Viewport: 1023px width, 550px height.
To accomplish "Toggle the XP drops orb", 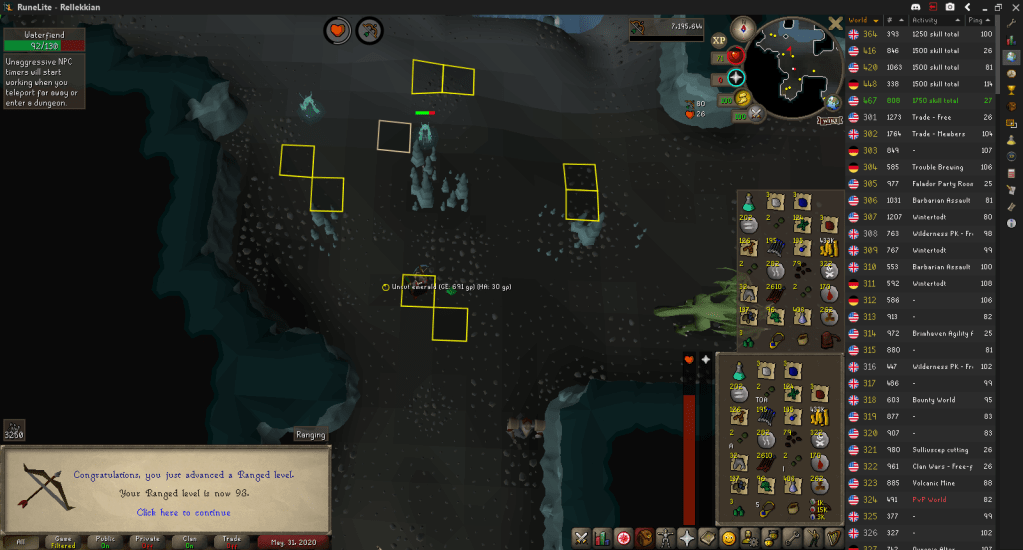I will (718, 41).
